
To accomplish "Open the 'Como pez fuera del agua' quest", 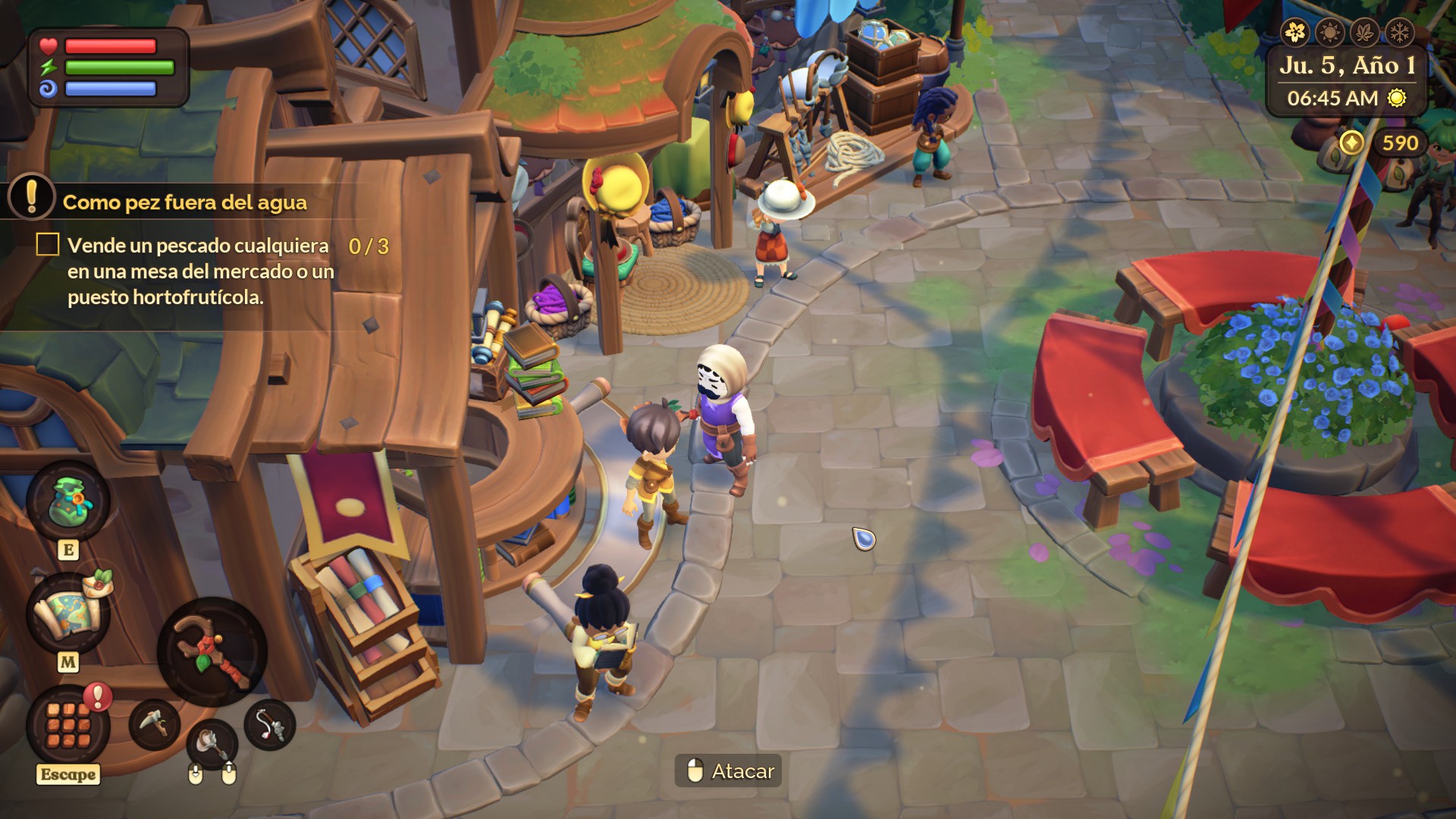I will [x=184, y=202].
